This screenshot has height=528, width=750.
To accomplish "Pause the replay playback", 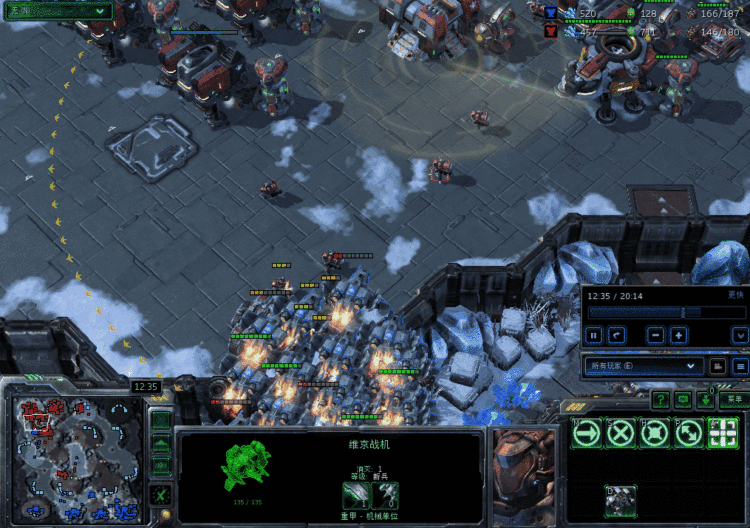I will point(594,335).
